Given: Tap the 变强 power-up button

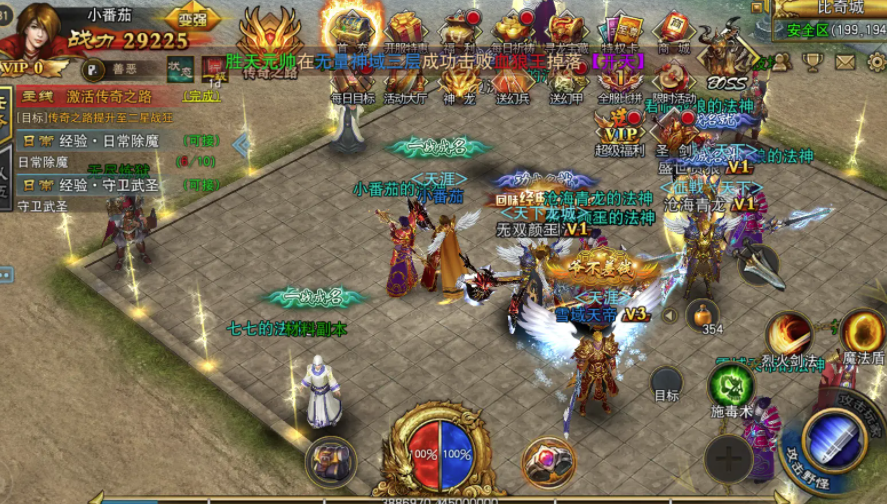Looking at the screenshot, I should [193, 17].
